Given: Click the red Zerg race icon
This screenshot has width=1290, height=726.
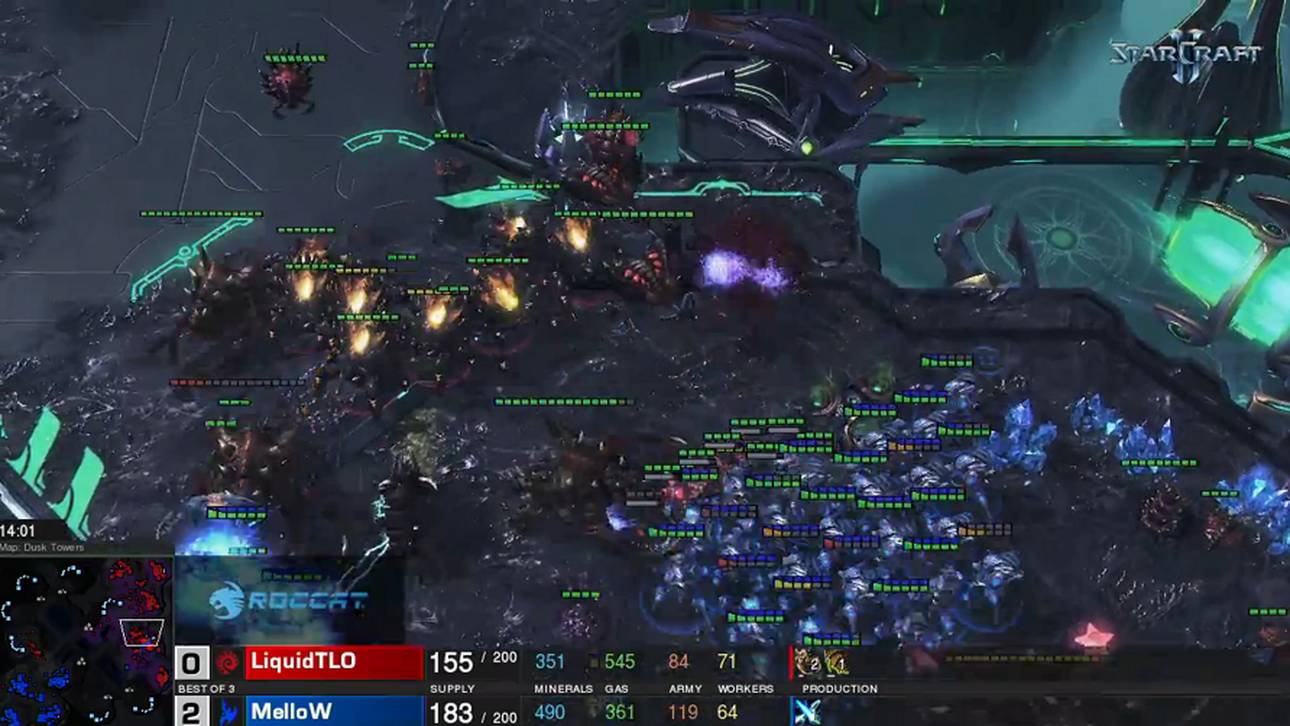Looking at the screenshot, I should (228, 662).
